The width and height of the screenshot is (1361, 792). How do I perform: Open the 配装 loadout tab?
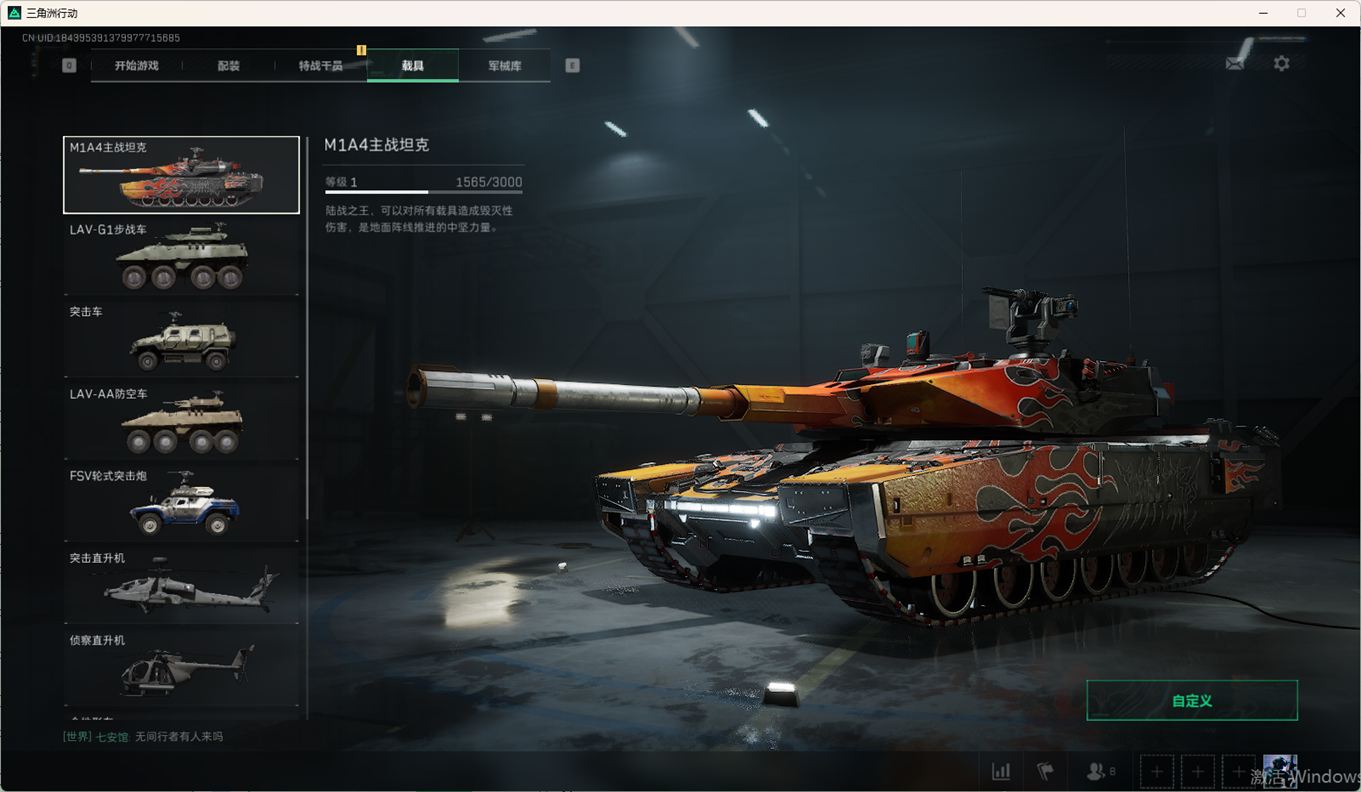pyautogui.click(x=228, y=66)
